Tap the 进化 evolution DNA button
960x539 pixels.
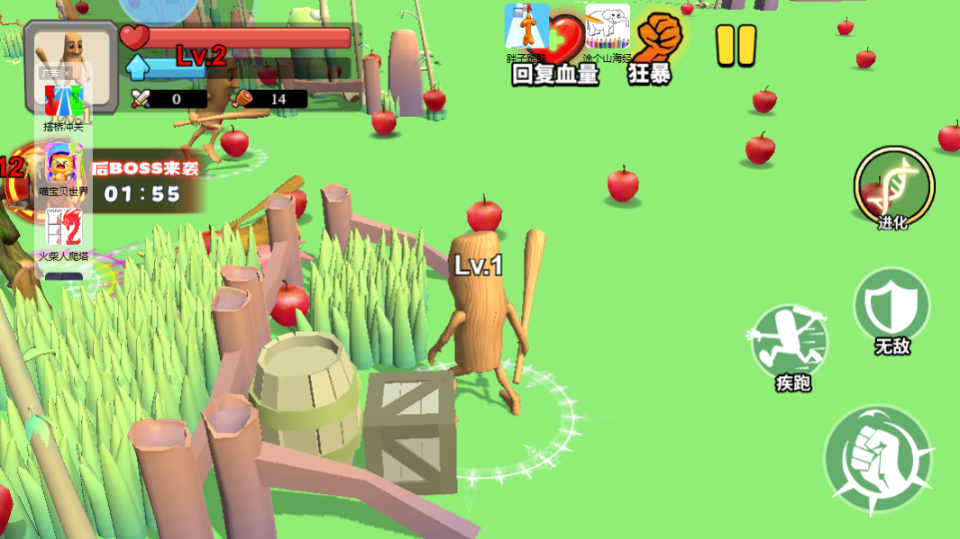tap(893, 187)
